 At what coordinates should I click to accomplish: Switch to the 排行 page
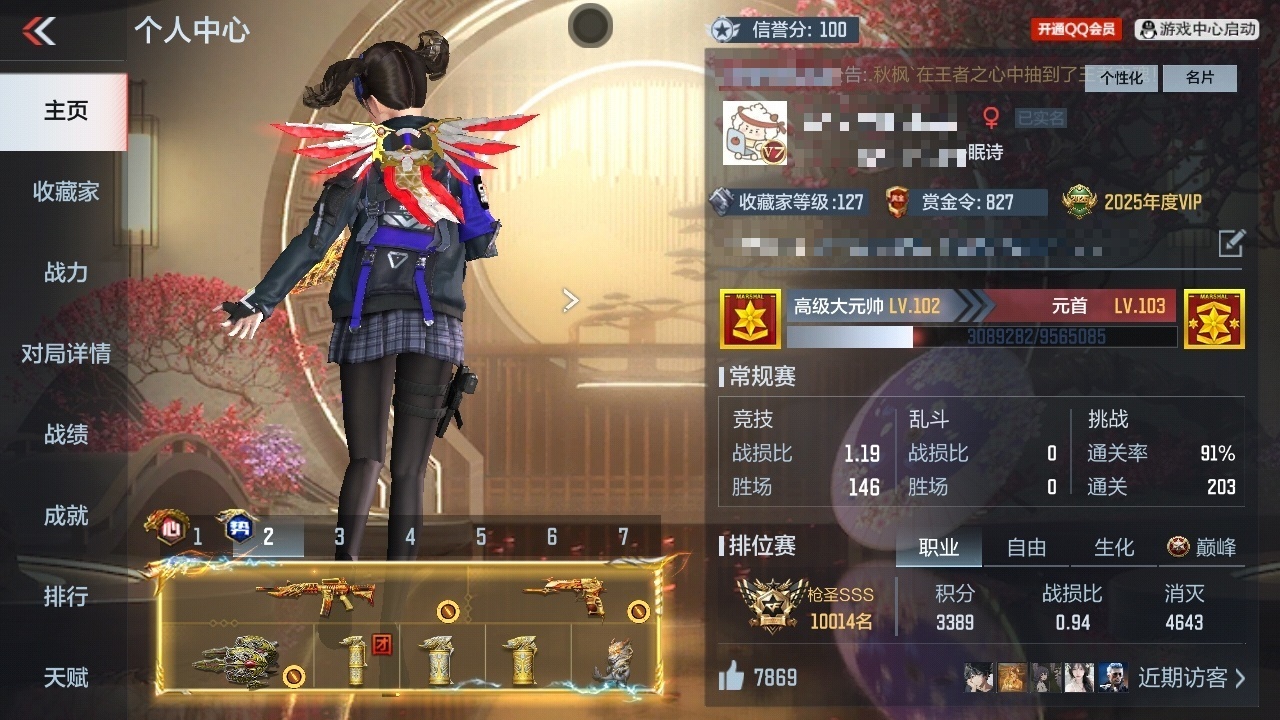[65, 596]
